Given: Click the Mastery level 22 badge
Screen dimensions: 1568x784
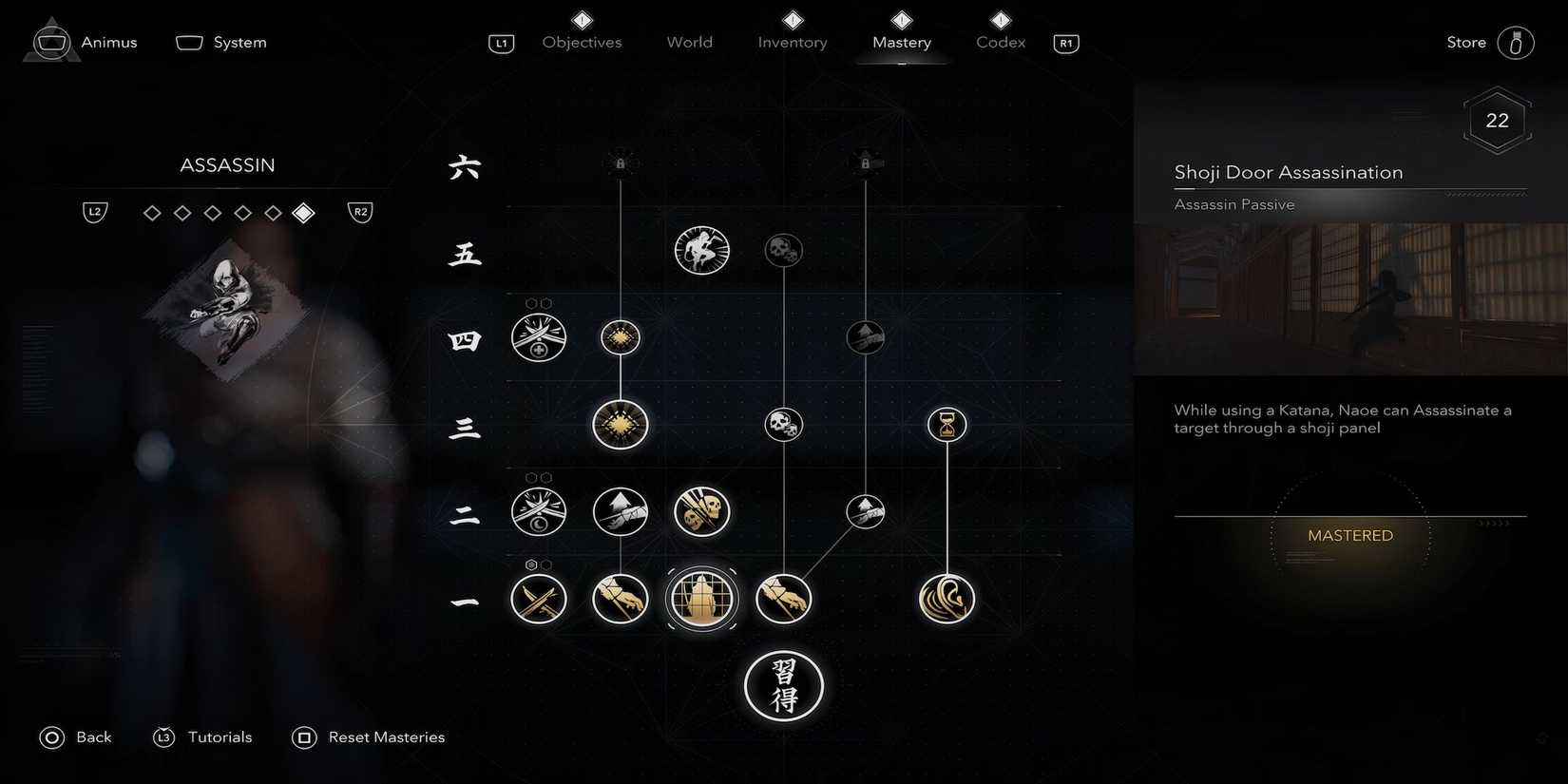Looking at the screenshot, I should [1497, 120].
